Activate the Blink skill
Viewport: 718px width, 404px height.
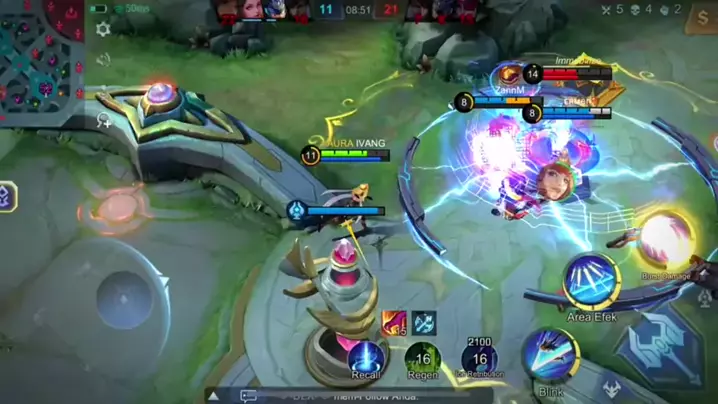click(549, 357)
